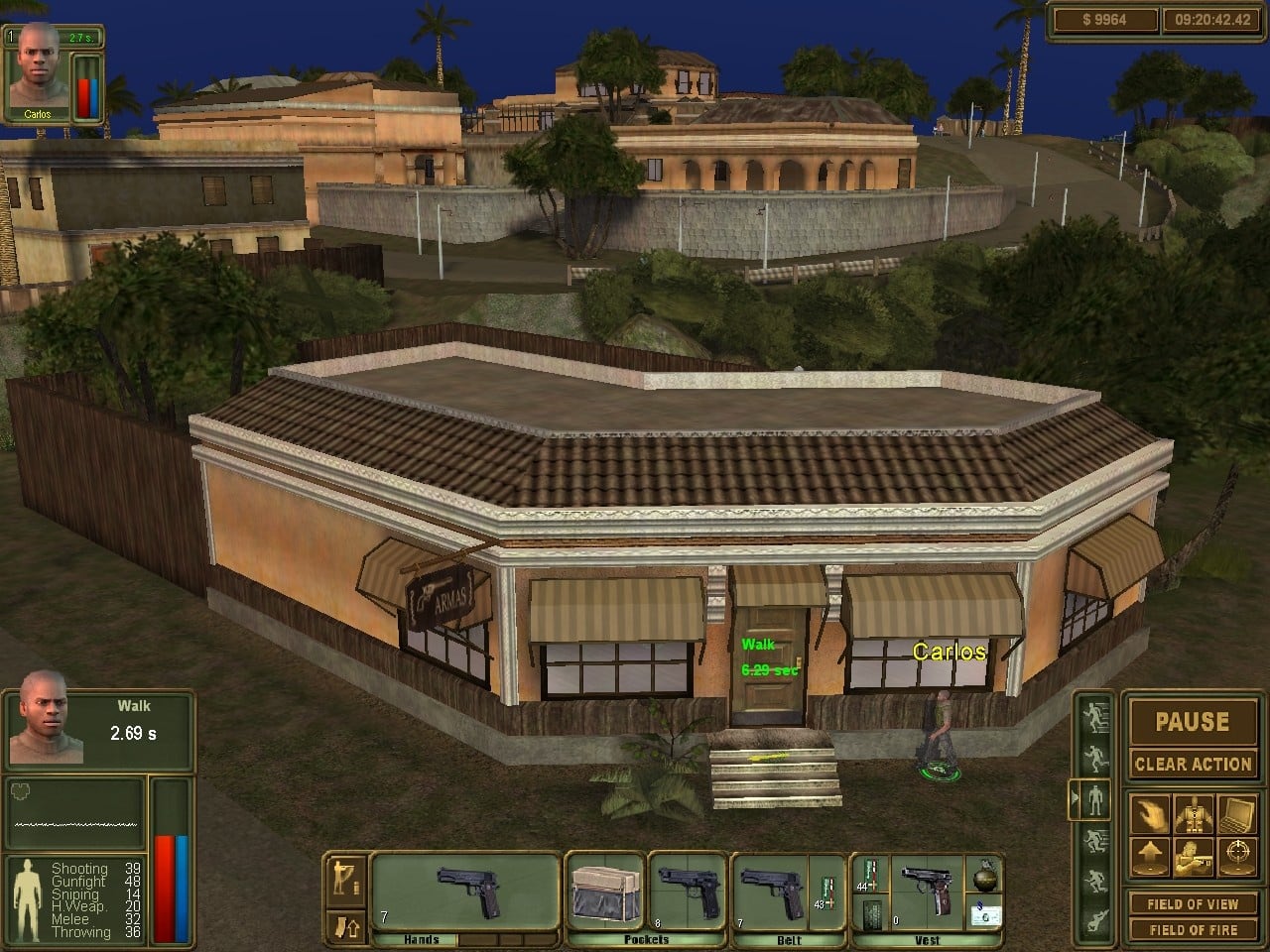The width and height of the screenshot is (1270, 952).
Task: Open the laptop computer
Action: pyautogui.click(x=1236, y=815)
